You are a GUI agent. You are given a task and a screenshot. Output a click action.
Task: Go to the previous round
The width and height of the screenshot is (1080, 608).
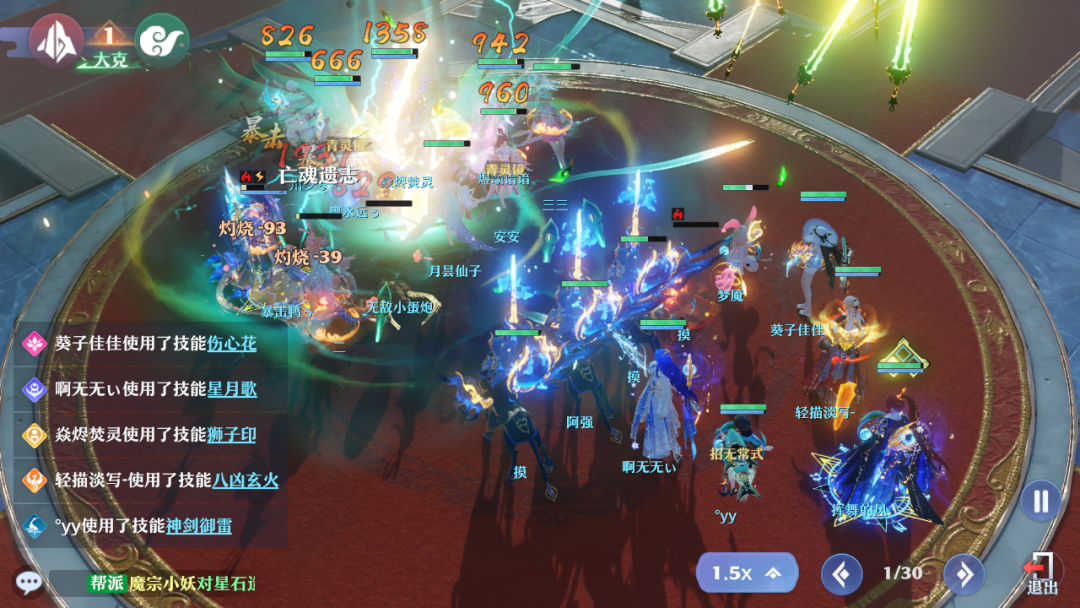(x=842, y=574)
